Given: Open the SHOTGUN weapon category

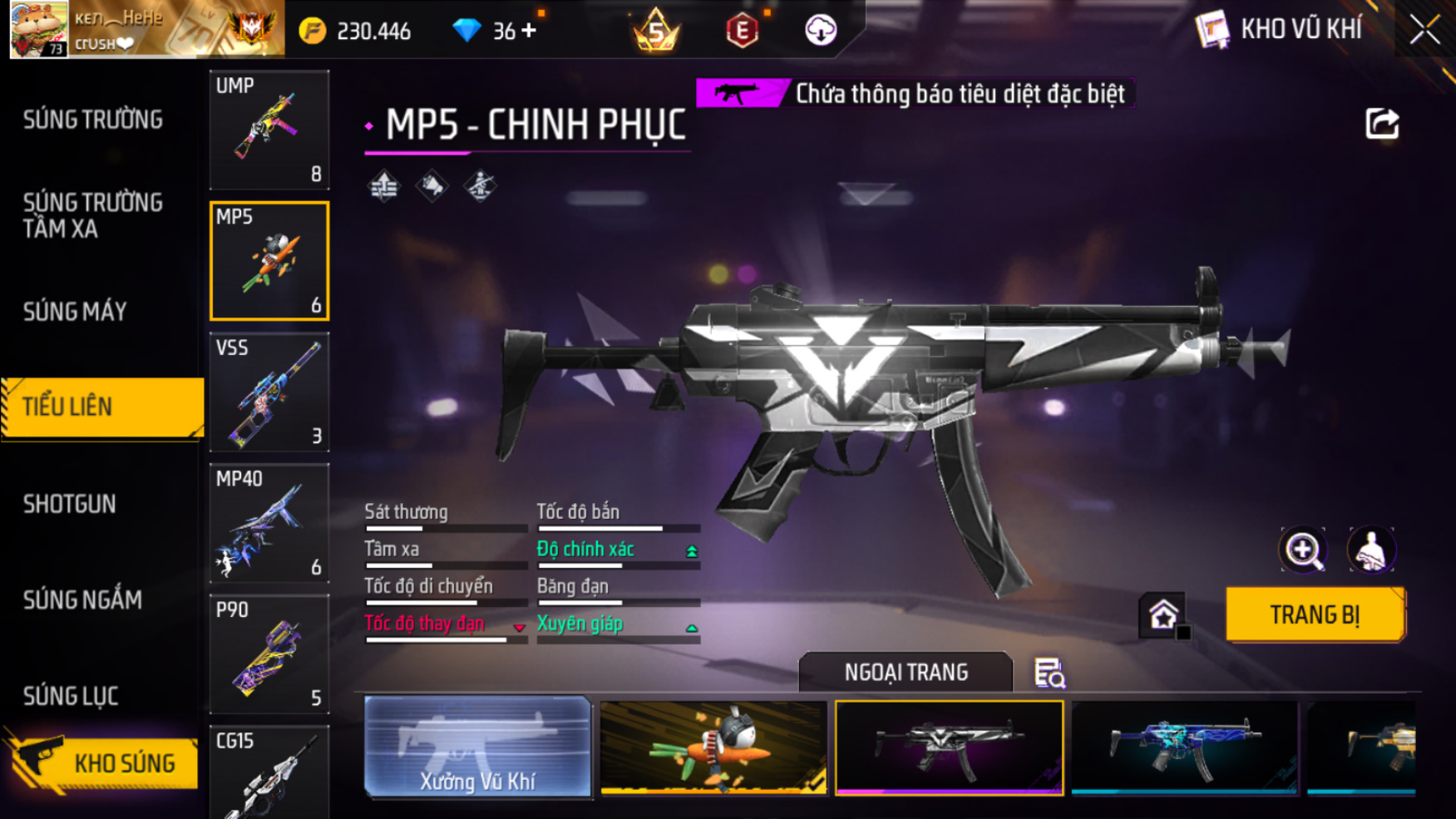Looking at the screenshot, I should point(70,504).
